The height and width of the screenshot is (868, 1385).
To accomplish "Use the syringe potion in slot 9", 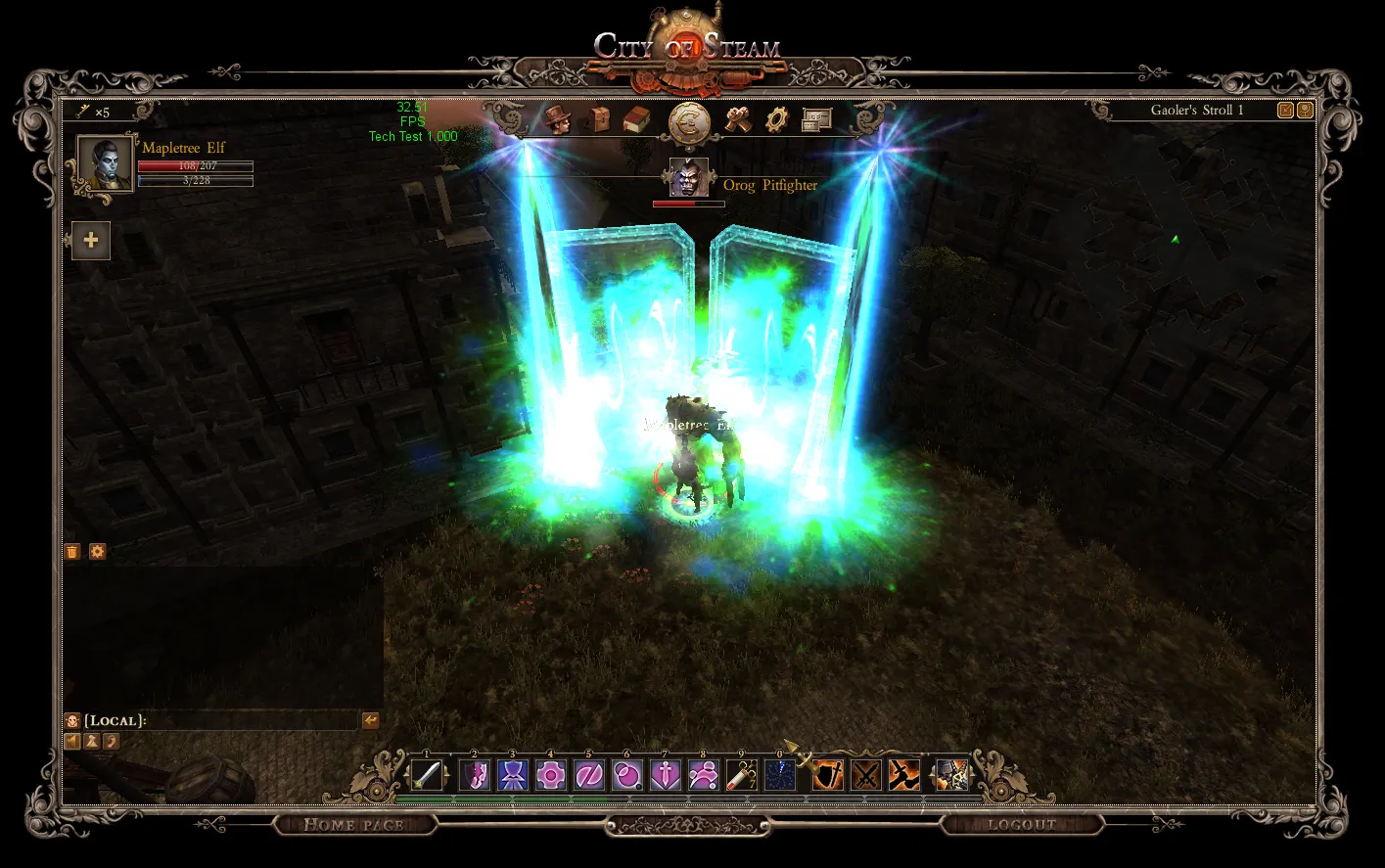I will 742,775.
